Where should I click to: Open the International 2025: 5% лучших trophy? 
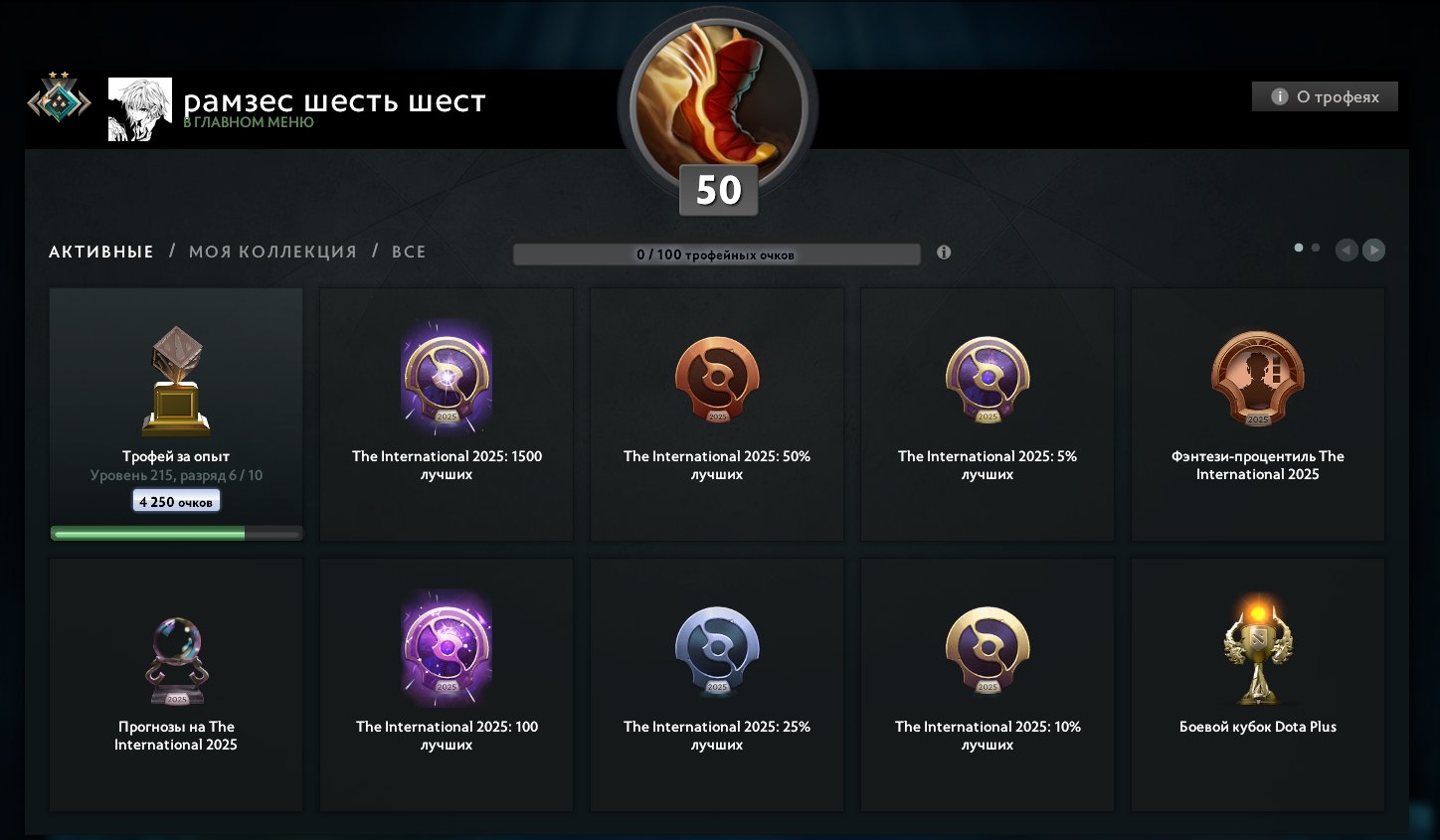pyautogui.click(x=987, y=380)
